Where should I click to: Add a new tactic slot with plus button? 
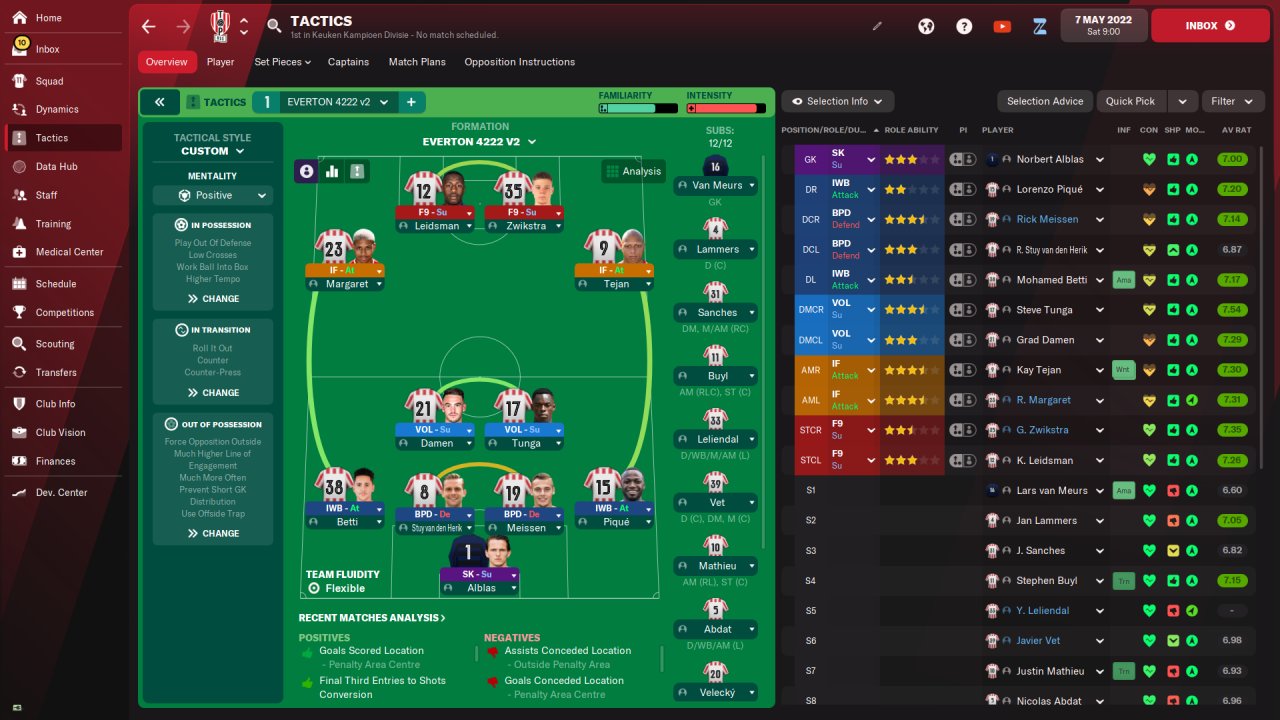(411, 102)
